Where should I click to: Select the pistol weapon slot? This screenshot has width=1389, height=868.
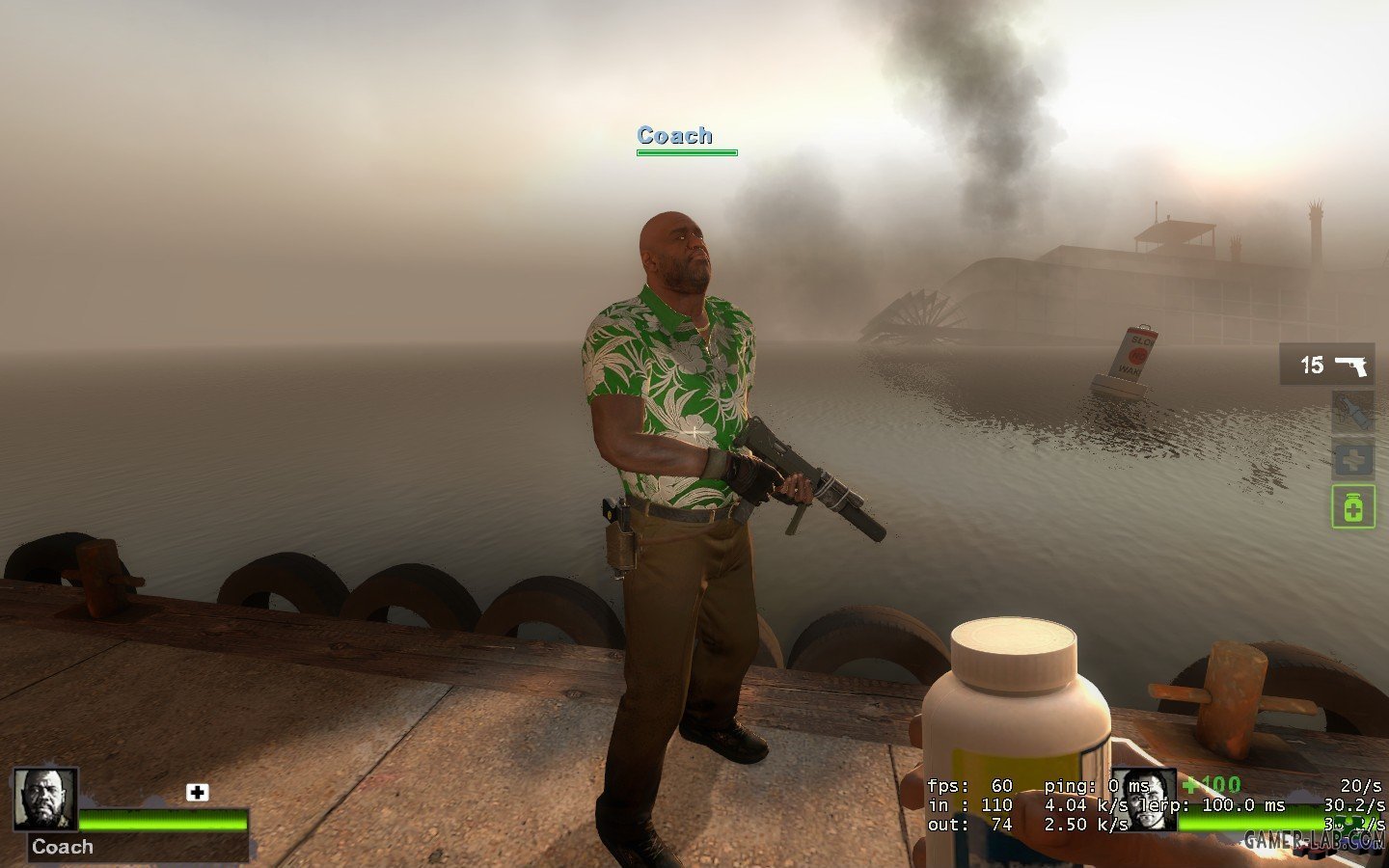tap(1327, 365)
